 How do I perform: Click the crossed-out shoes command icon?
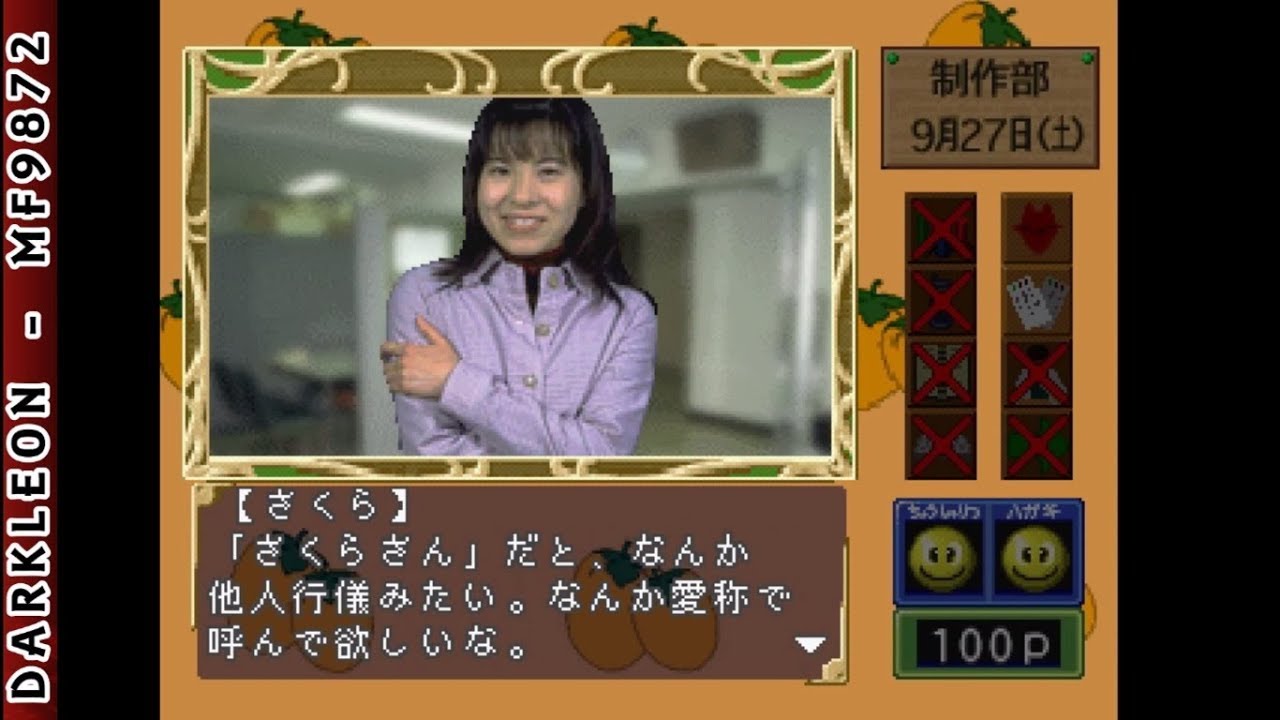(940, 440)
